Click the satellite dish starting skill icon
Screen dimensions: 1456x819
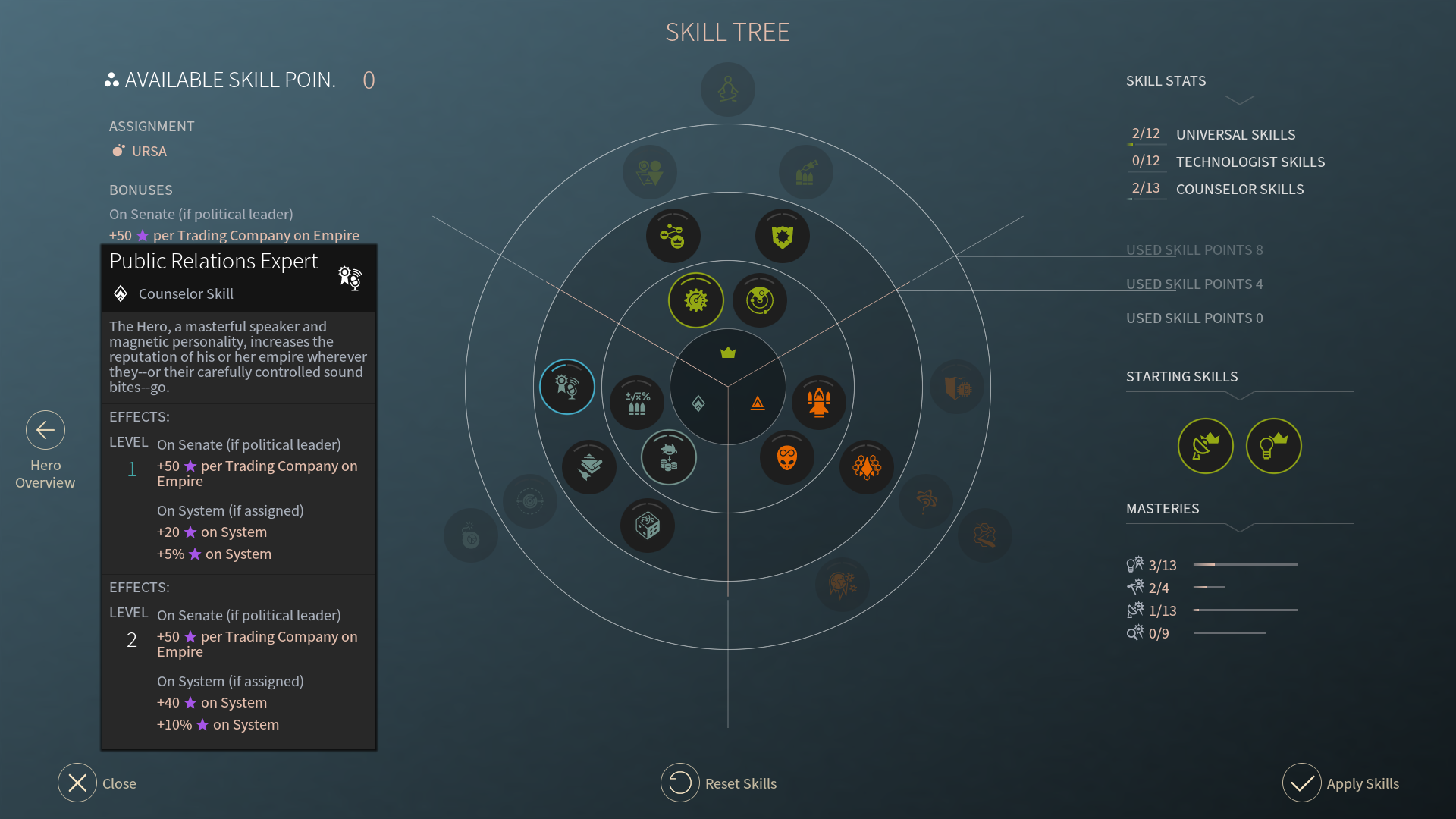(x=1206, y=446)
